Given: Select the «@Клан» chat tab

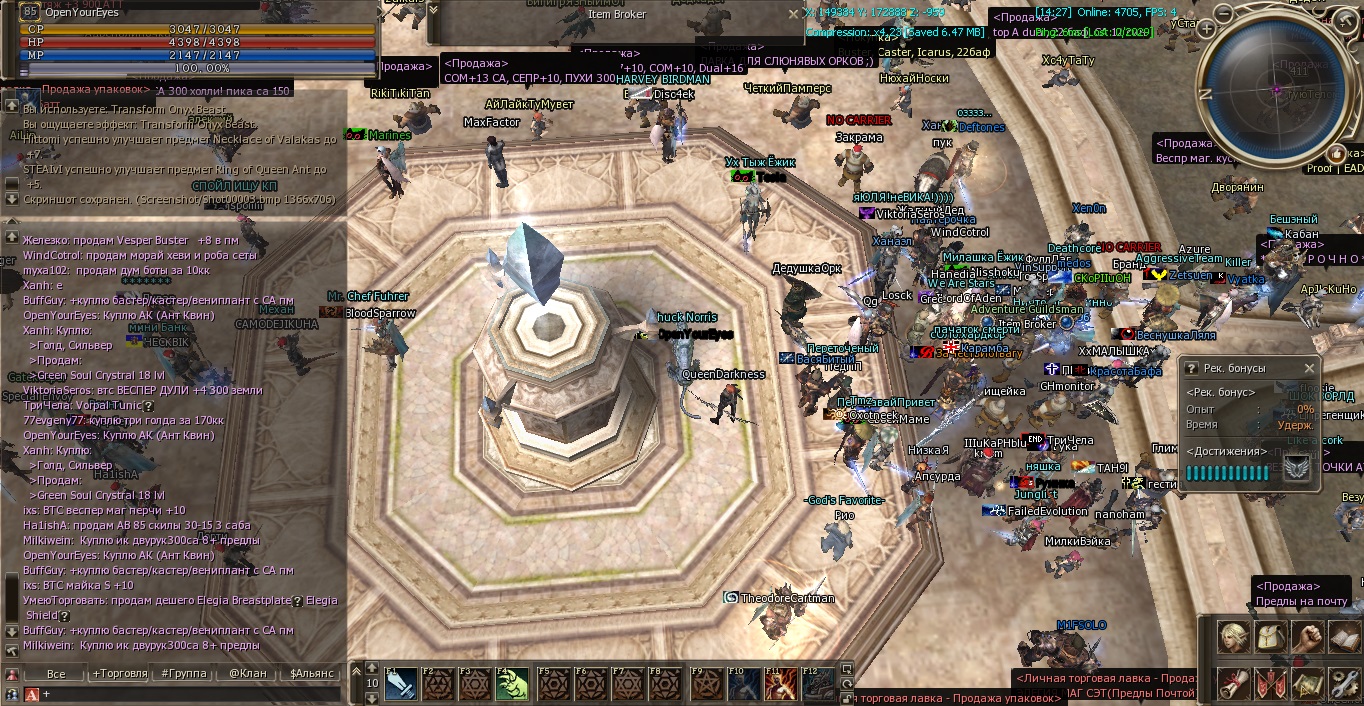Looking at the screenshot, I should 247,673.
